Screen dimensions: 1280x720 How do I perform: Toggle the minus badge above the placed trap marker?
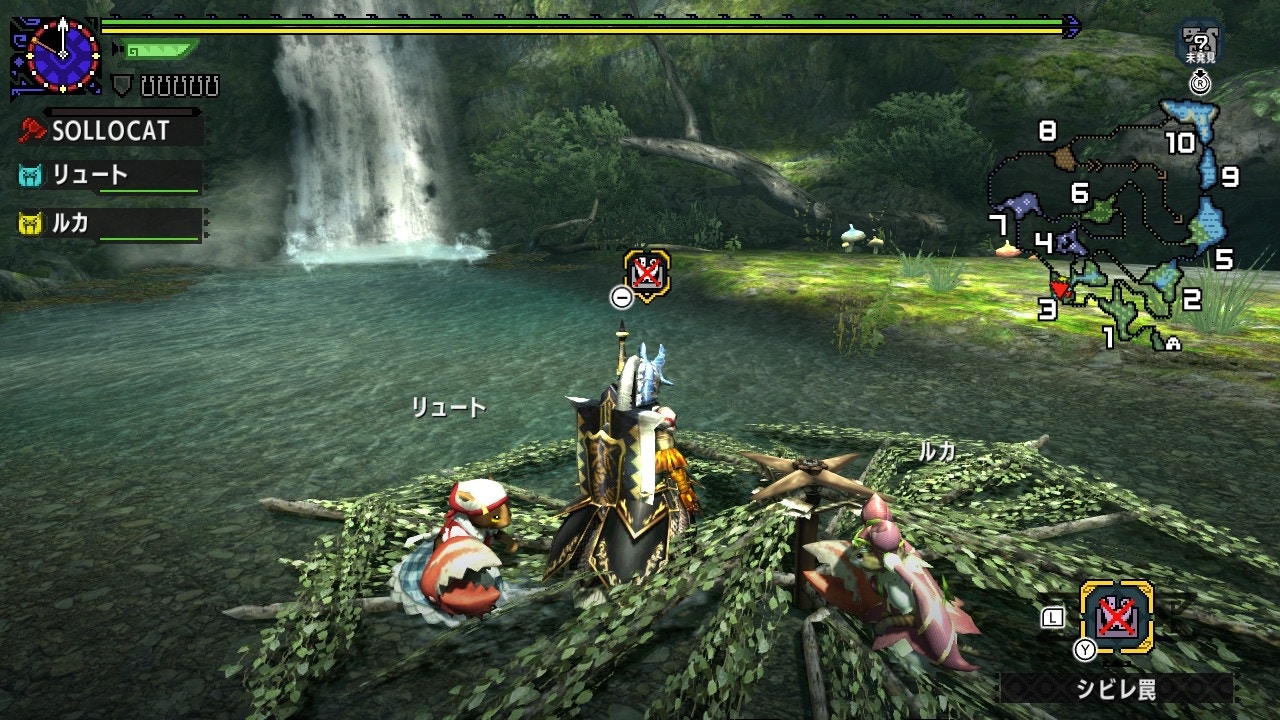(622, 298)
